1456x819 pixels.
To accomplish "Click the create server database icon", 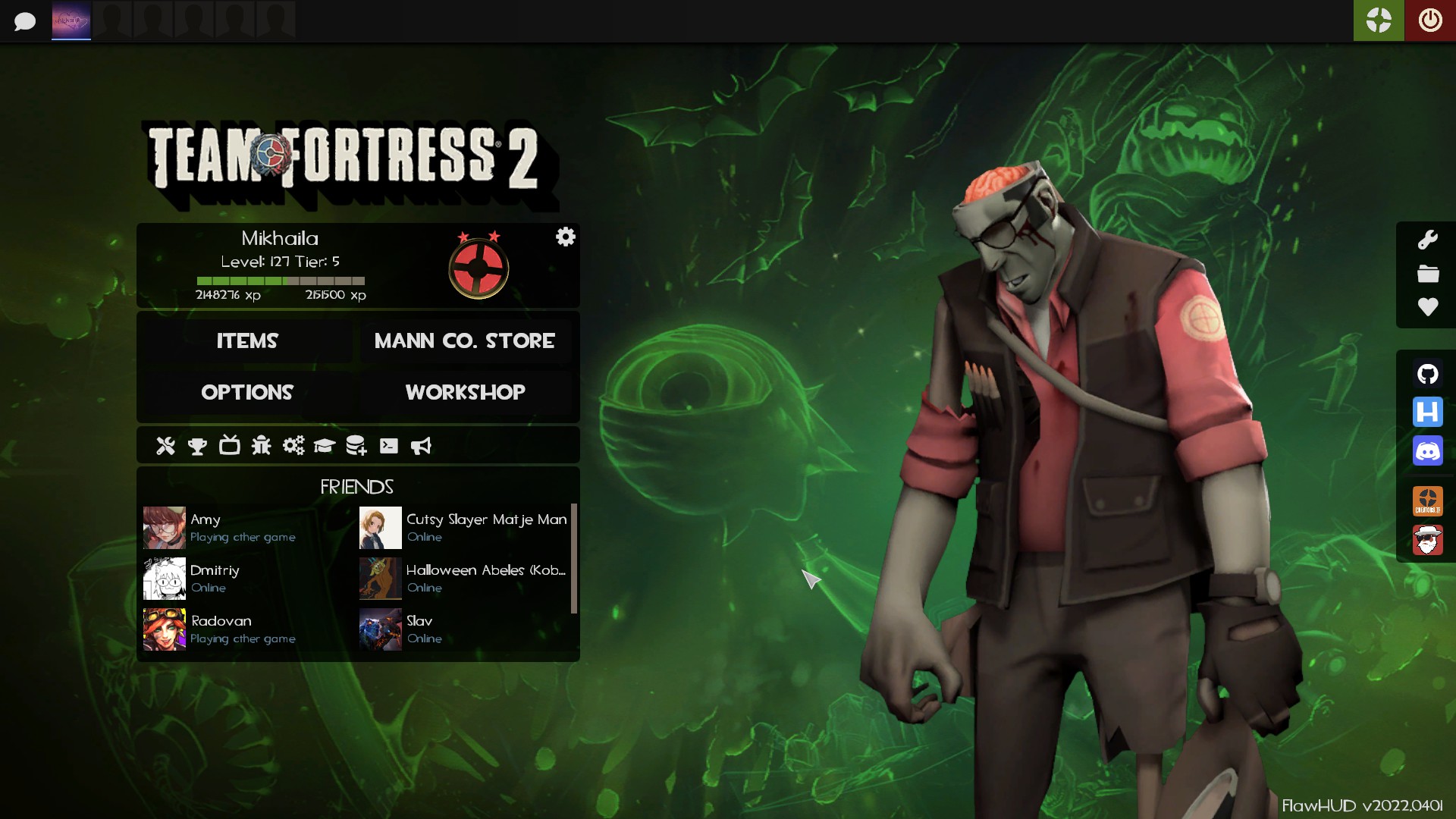I will tap(356, 446).
